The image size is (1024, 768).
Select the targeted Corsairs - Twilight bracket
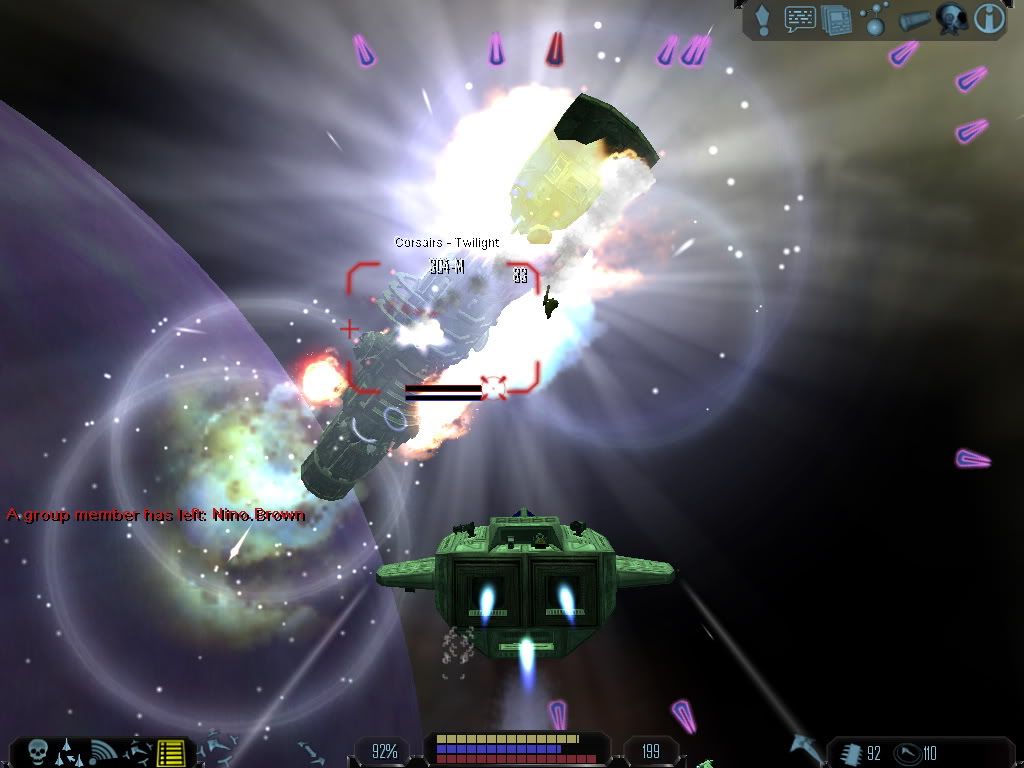443,328
